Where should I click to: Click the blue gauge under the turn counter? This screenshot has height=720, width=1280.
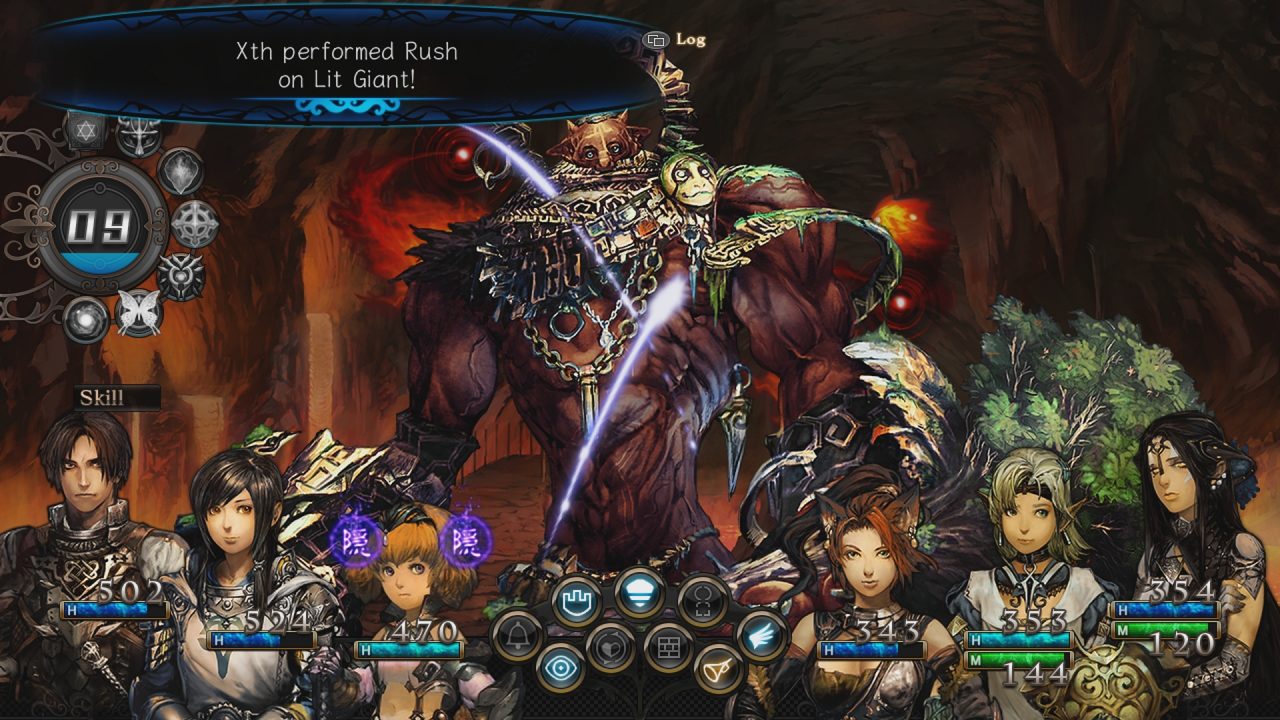(101, 261)
